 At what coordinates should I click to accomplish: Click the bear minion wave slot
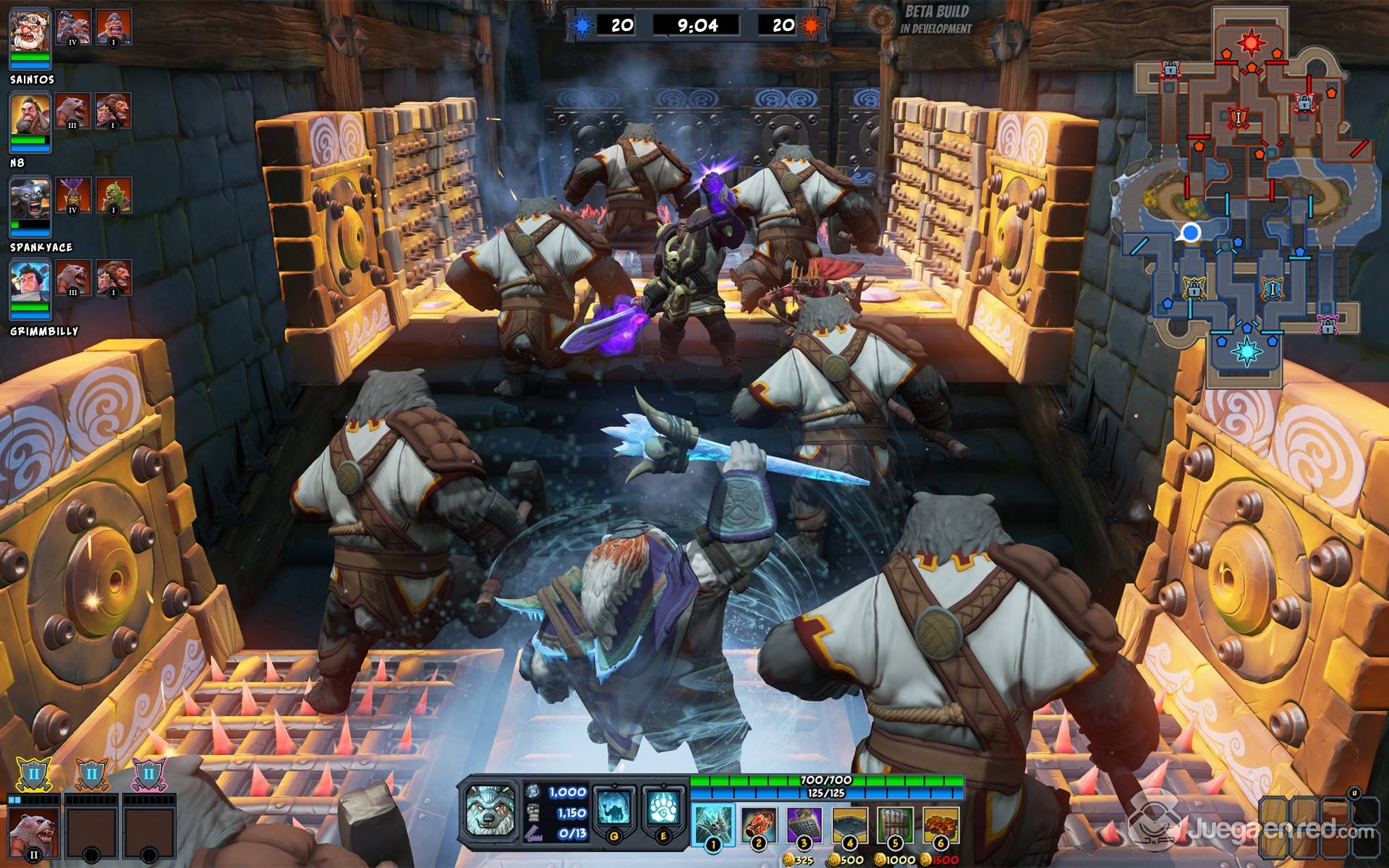click(x=33, y=833)
